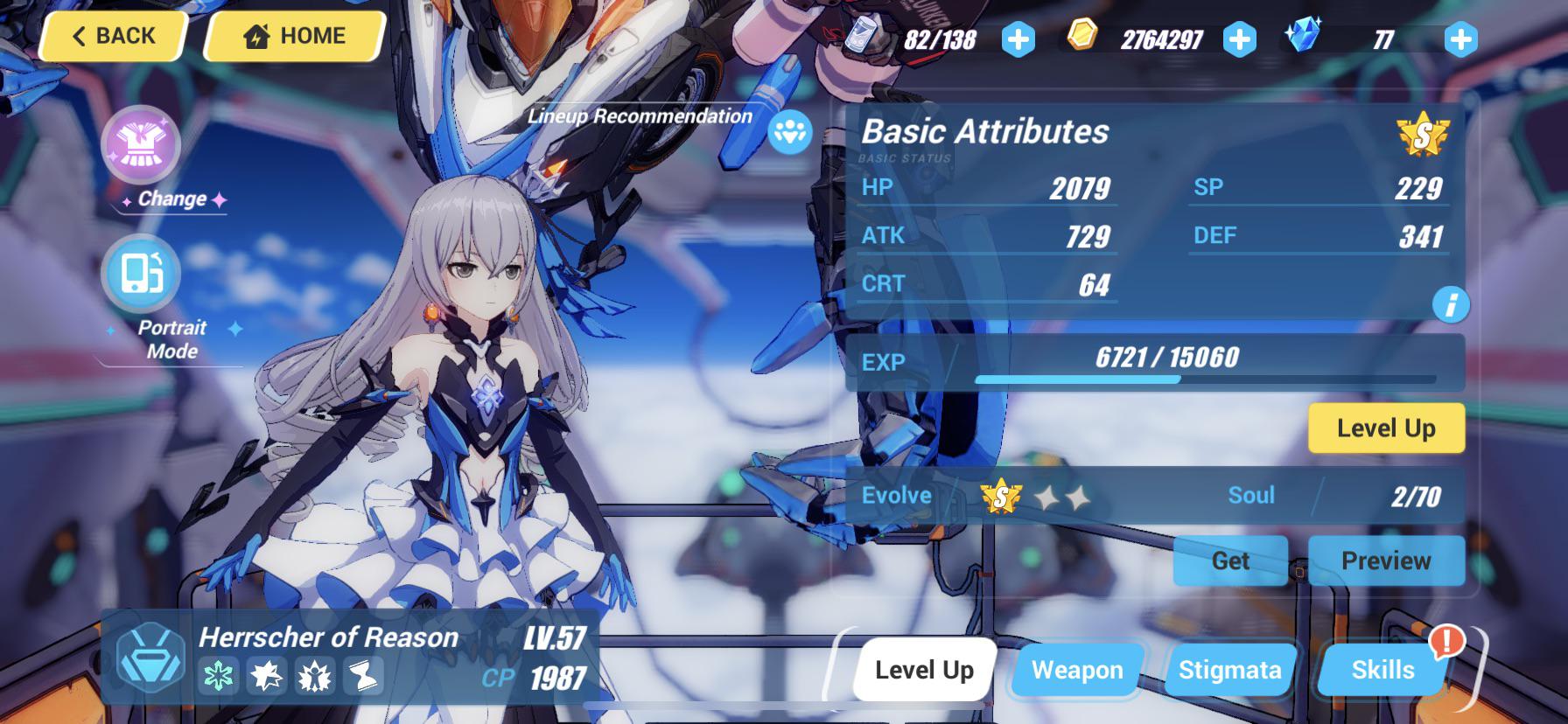The width and height of the screenshot is (1568, 724).
Task: Click the yellow Level Up button
Action: pyautogui.click(x=1385, y=428)
